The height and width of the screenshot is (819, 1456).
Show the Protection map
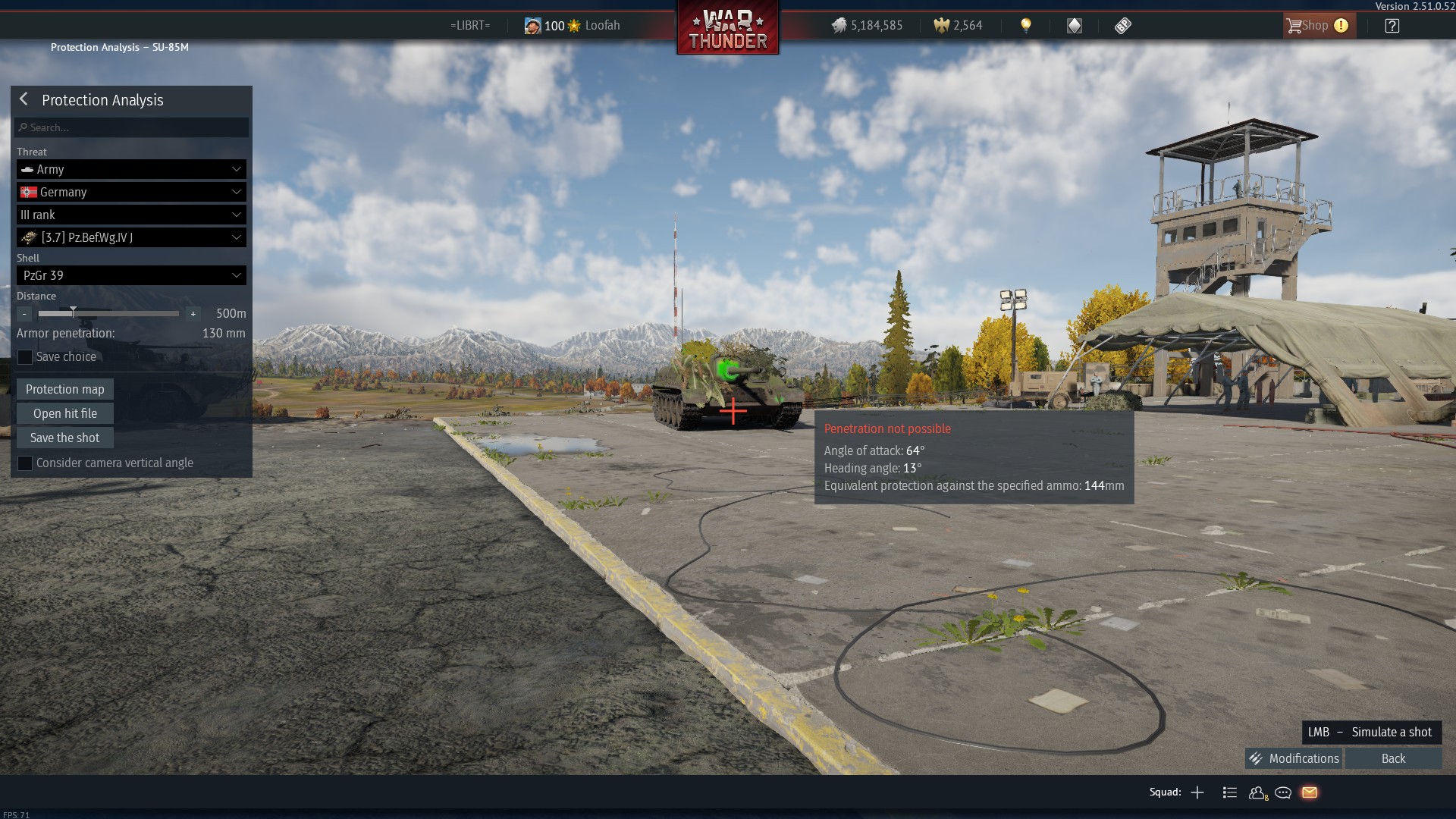[65, 389]
